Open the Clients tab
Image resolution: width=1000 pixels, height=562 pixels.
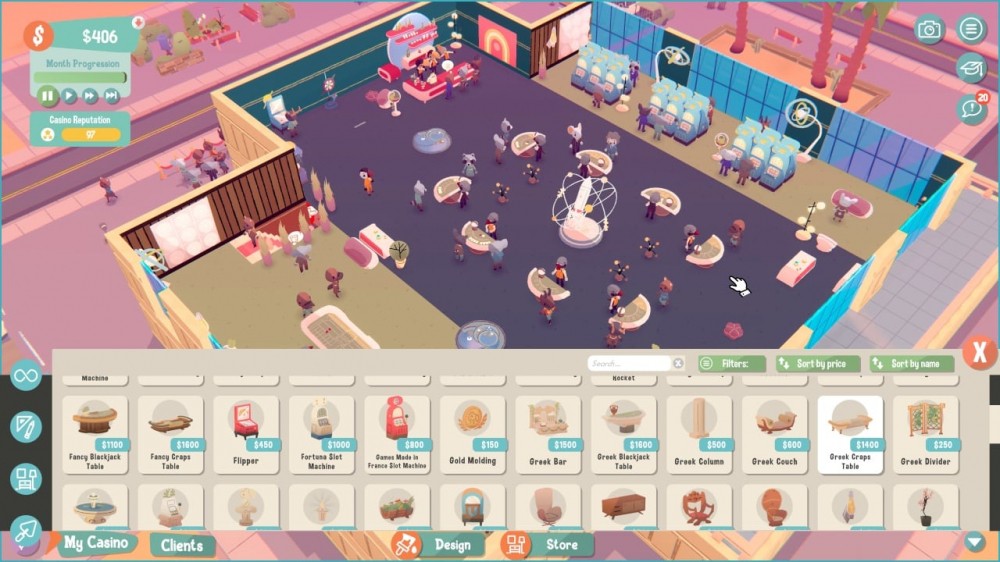[x=183, y=545]
